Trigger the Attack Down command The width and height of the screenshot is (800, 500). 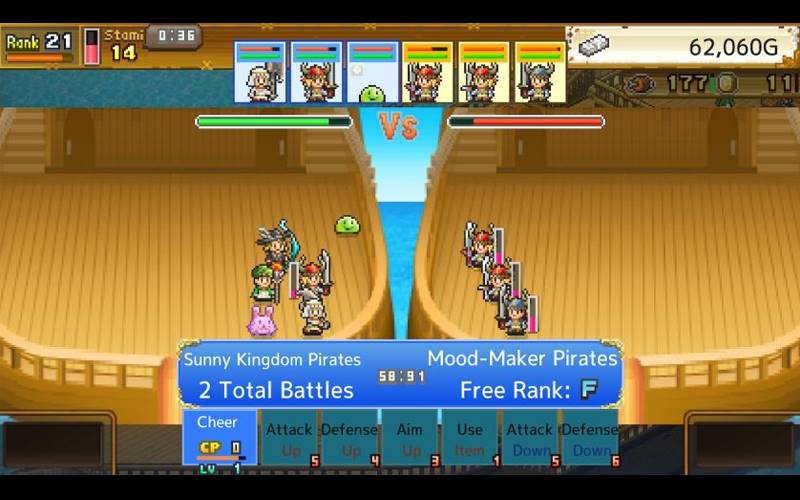[x=530, y=438]
